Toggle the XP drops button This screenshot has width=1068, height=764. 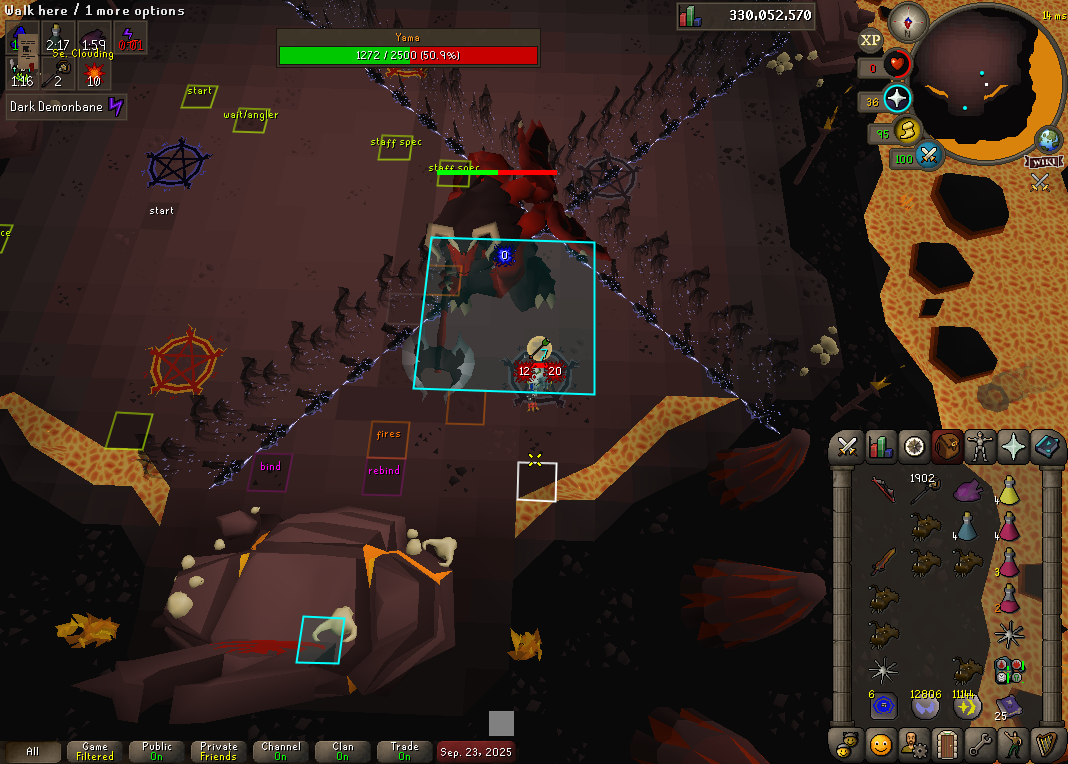(x=870, y=41)
